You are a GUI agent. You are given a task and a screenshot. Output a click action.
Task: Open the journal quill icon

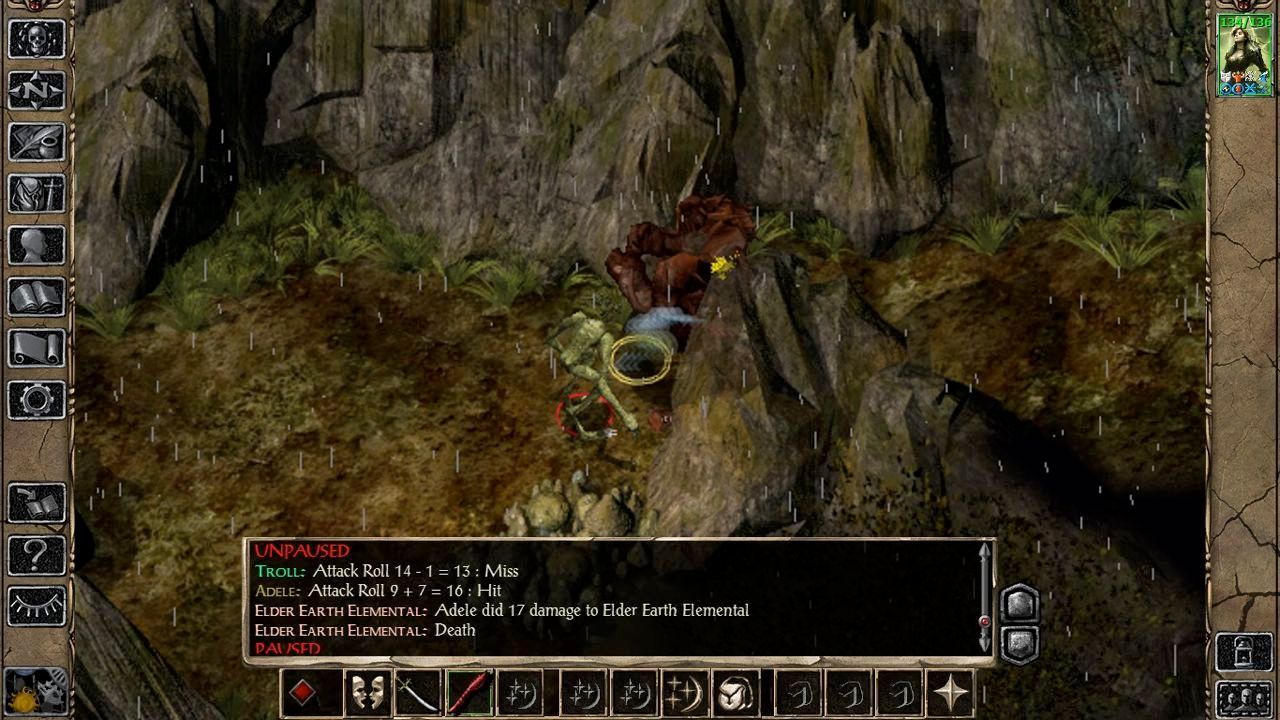coord(37,142)
